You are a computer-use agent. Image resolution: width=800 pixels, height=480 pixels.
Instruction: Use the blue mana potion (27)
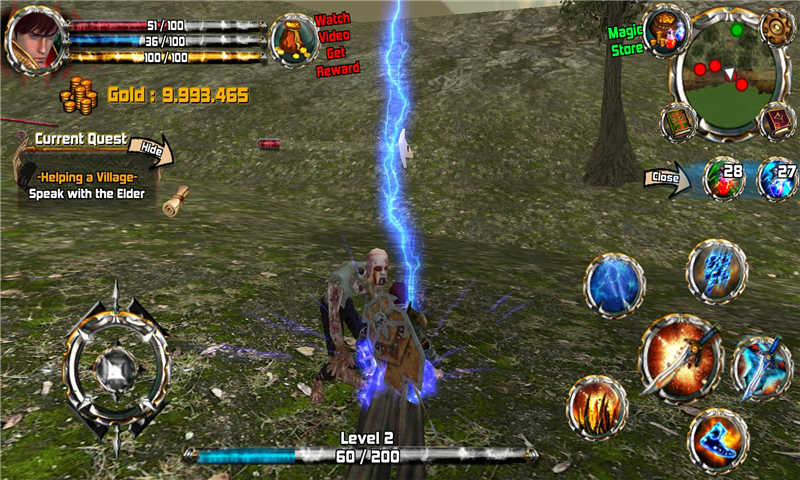(x=777, y=179)
